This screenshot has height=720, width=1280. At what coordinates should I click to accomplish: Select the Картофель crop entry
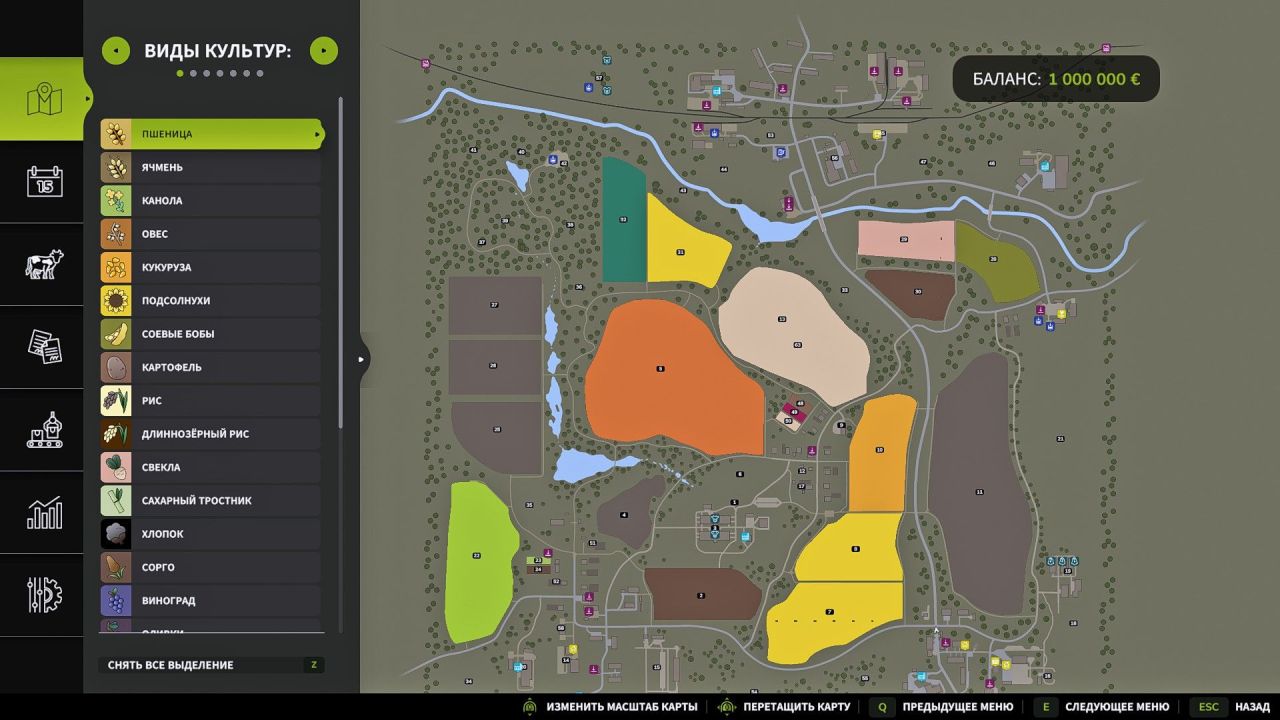pos(211,367)
